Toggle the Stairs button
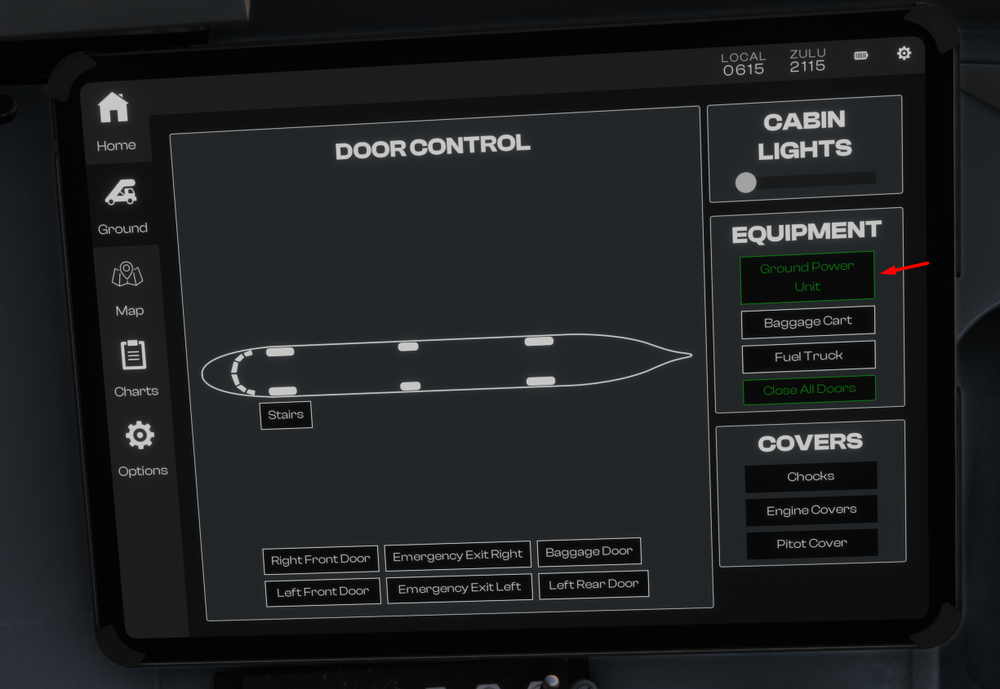 [286, 415]
